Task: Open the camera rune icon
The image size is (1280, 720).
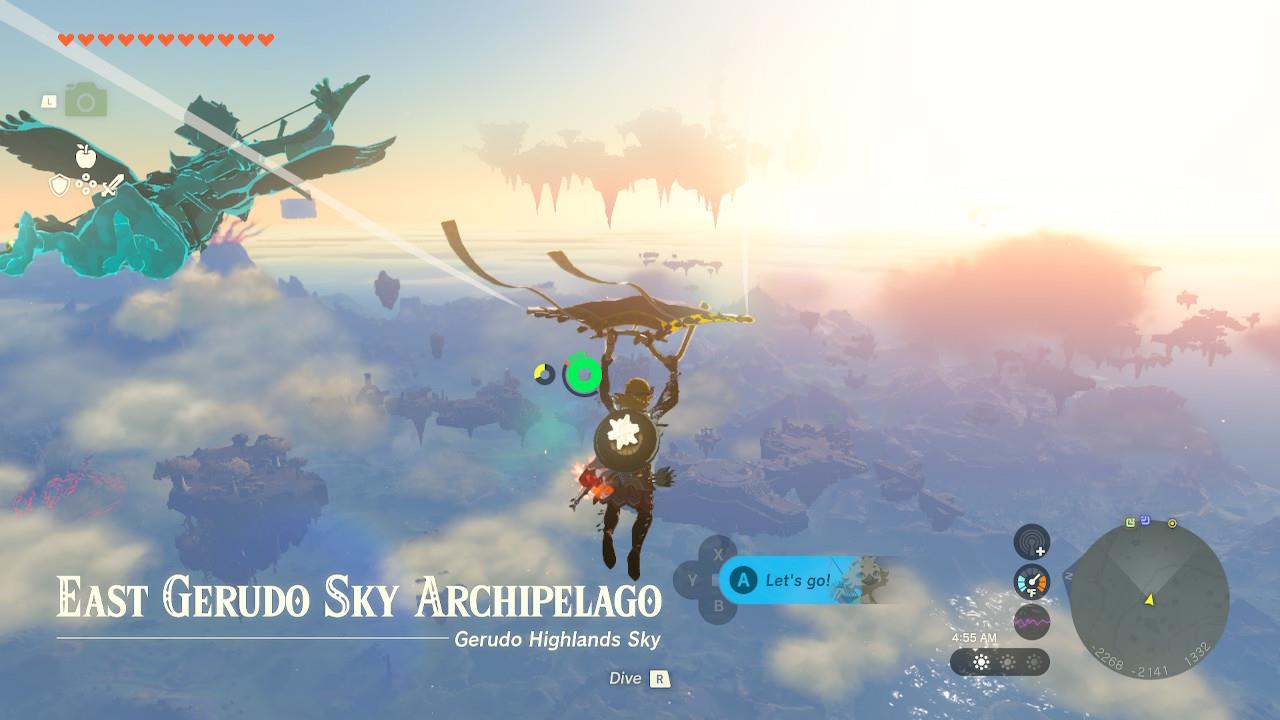Action: (x=86, y=100)
